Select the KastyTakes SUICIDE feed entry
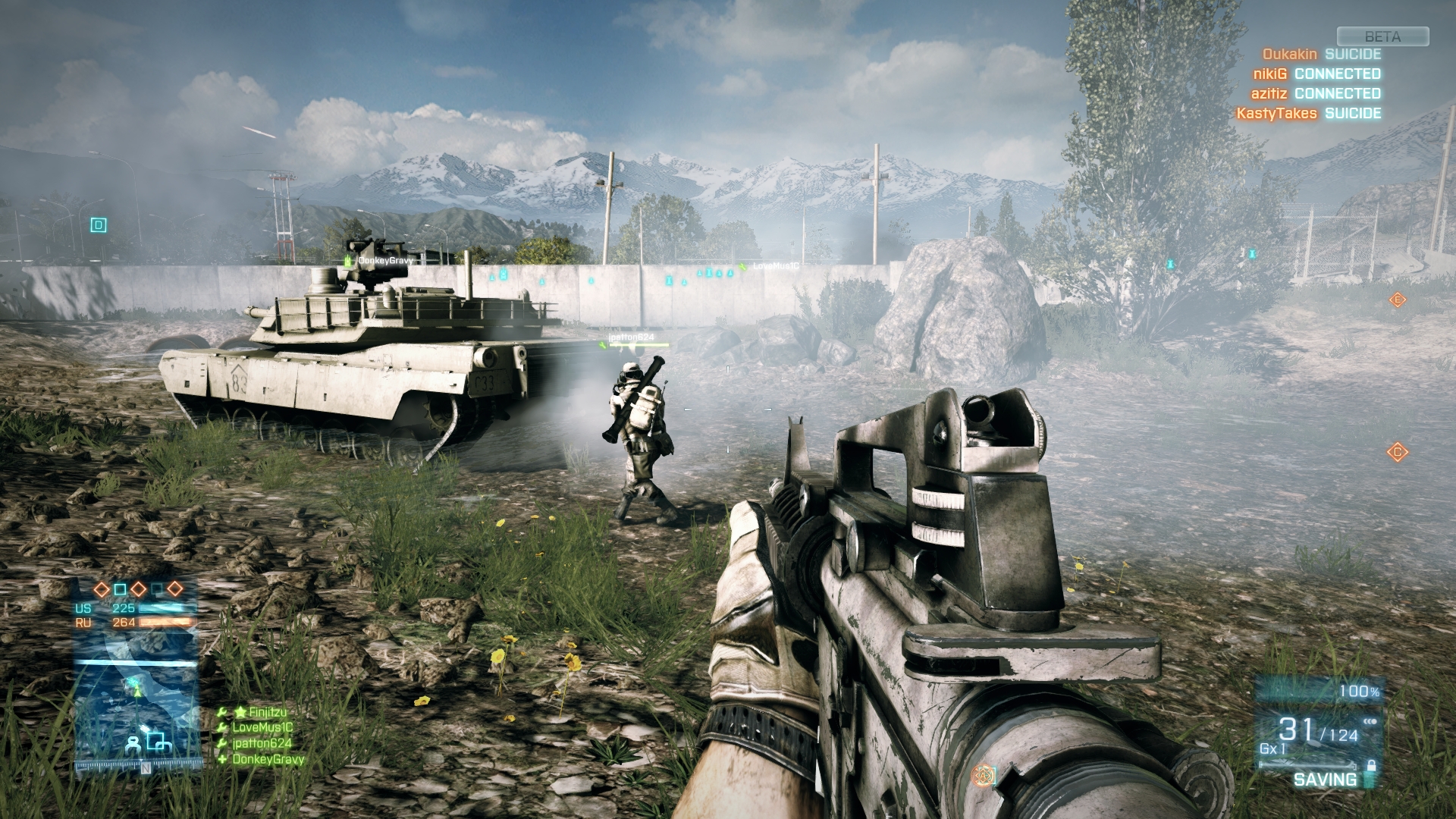This screenshot has width=1456, height=819. click(1308, 114)
